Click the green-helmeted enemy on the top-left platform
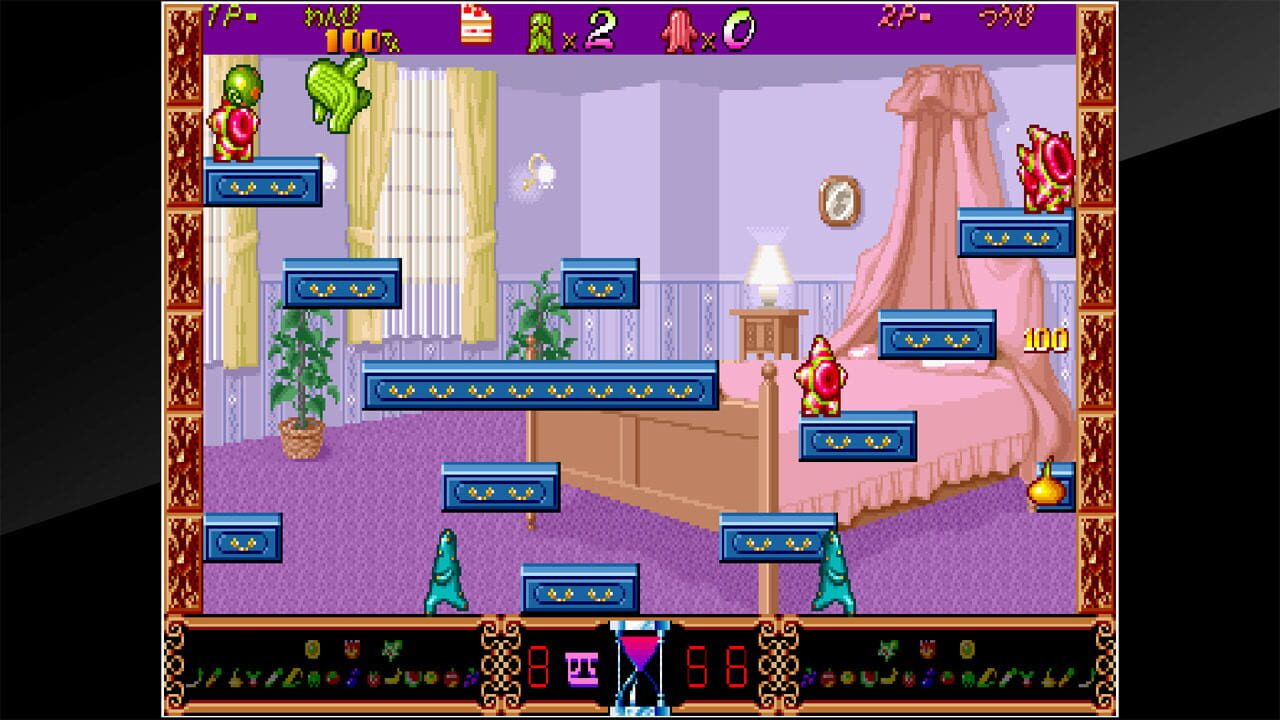This screenshot has width=1280, height=720. click(x=238, y=112)
